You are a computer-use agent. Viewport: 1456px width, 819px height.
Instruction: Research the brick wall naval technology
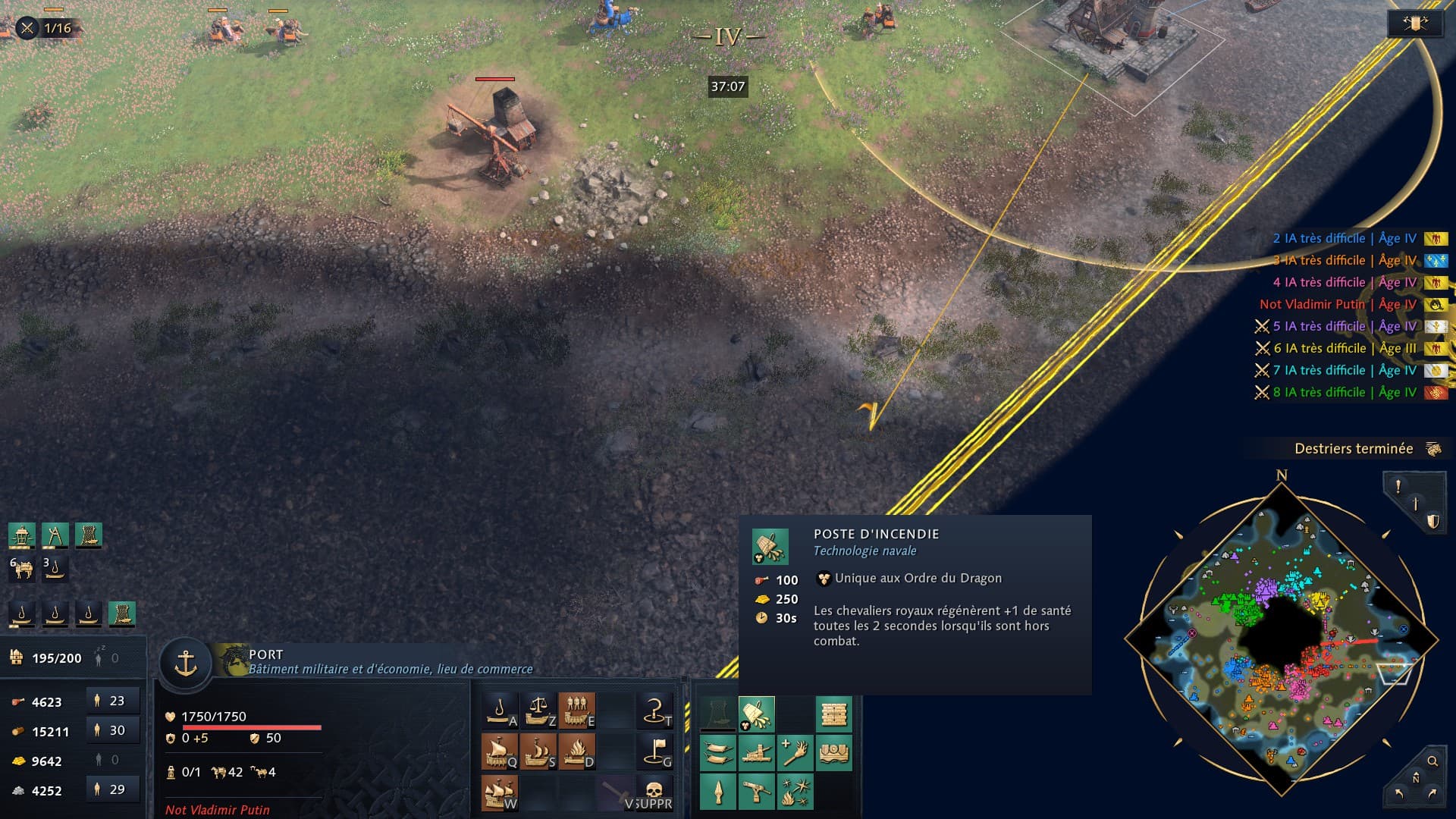pos(833,714)
